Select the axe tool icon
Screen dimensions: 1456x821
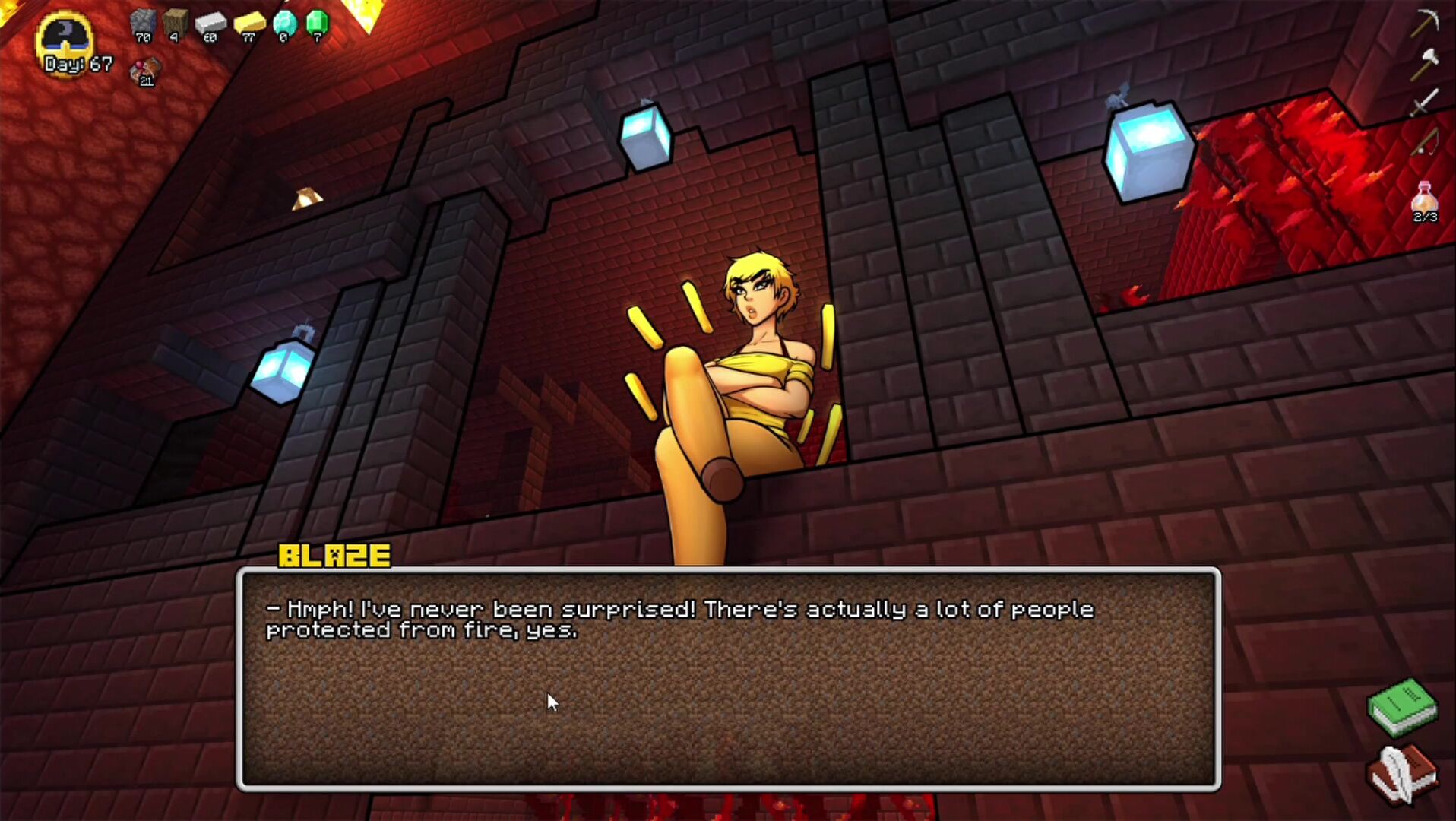tap(1424, 65)
